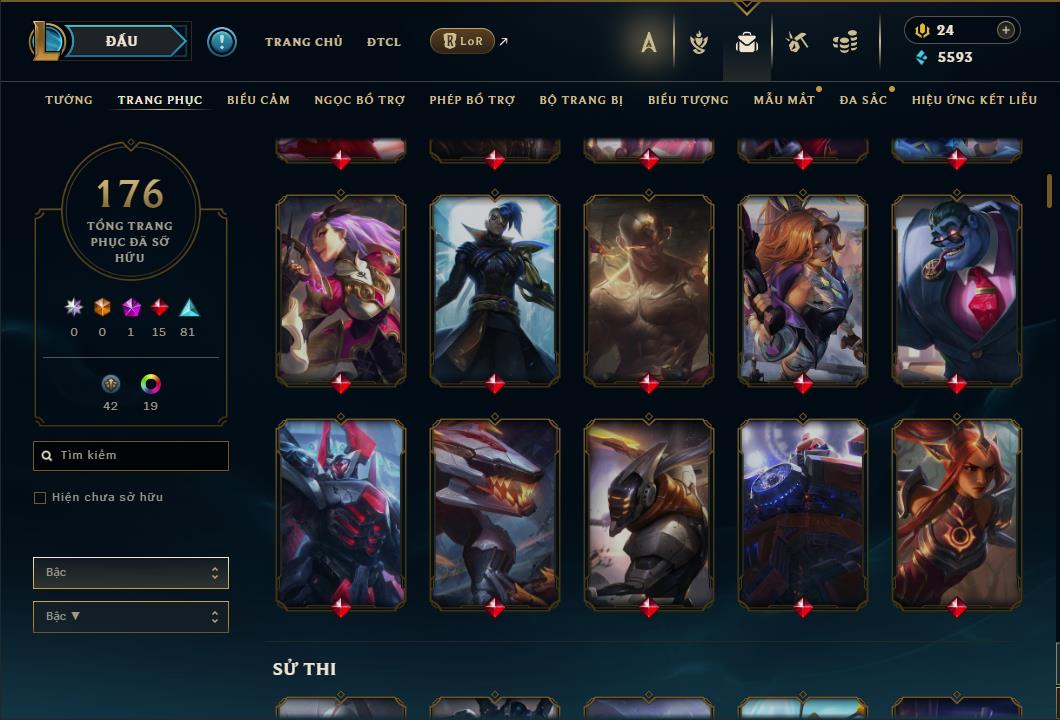The height and width of the screenshot is (720, 1060).
Task: Switch to HIỆU ỨNG KẾT LIỄU tab
Action: [974, 100]
